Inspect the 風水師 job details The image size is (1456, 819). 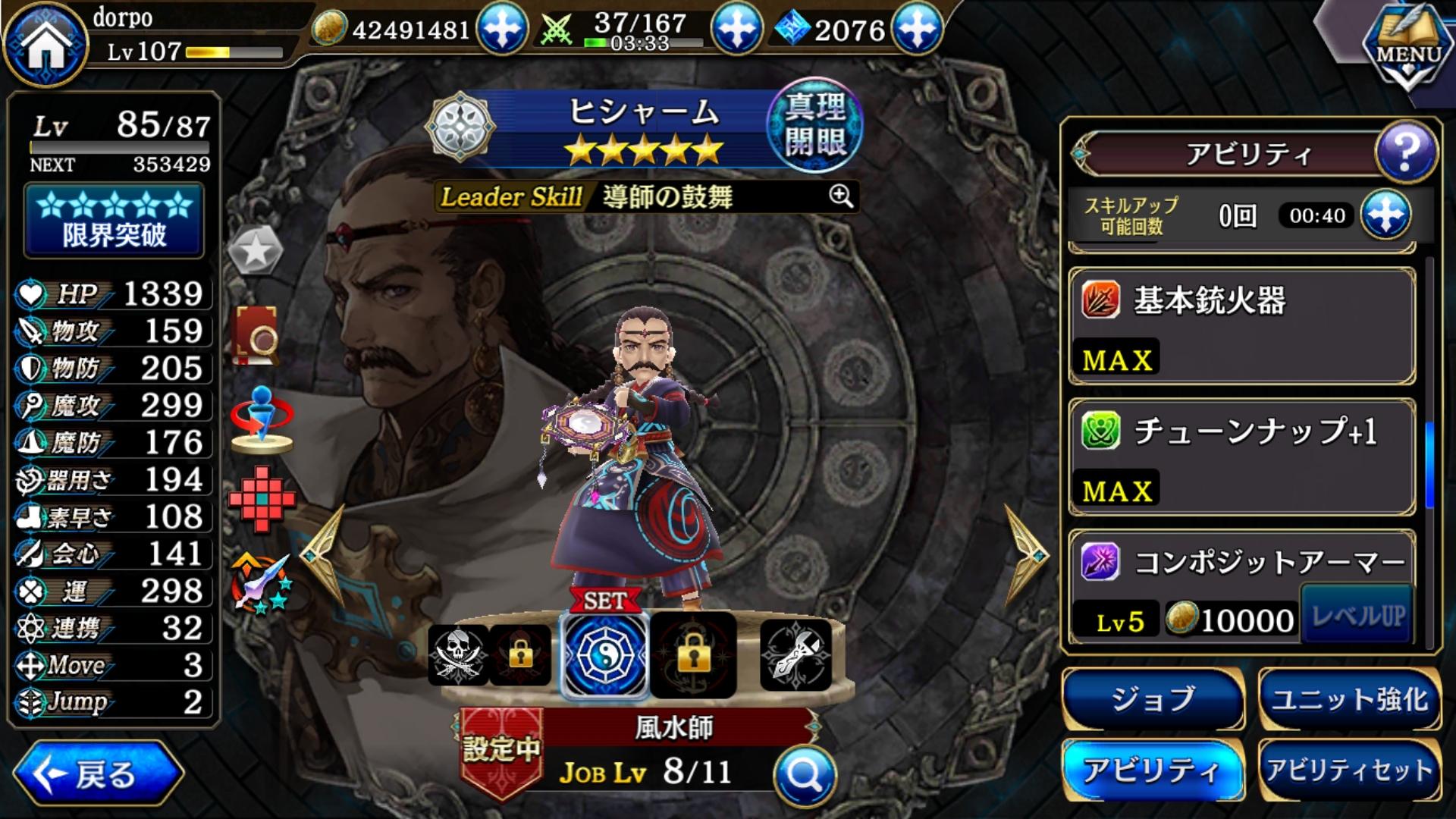[x=805, y=774]
